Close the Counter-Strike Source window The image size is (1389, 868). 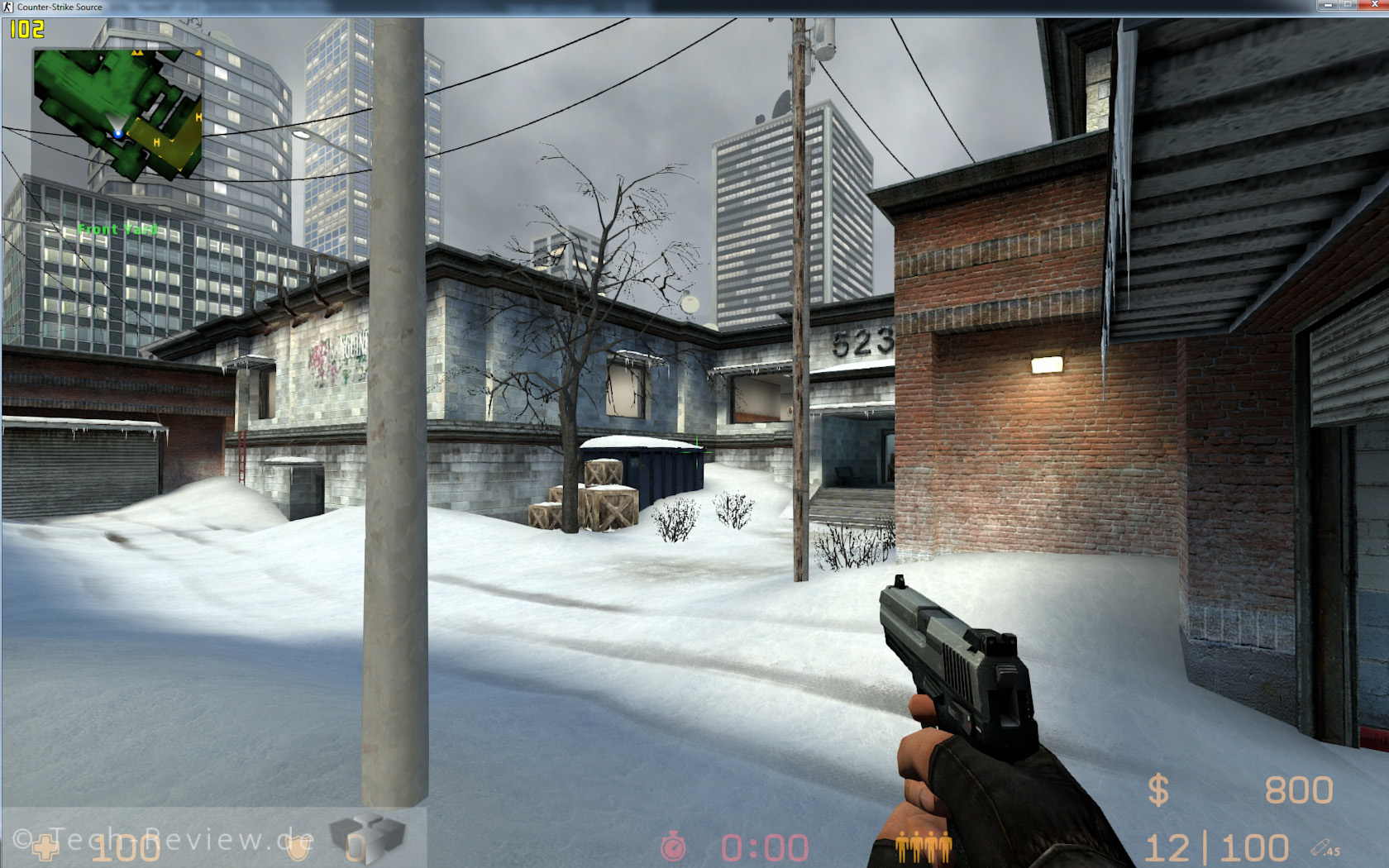click(1375, 5)
